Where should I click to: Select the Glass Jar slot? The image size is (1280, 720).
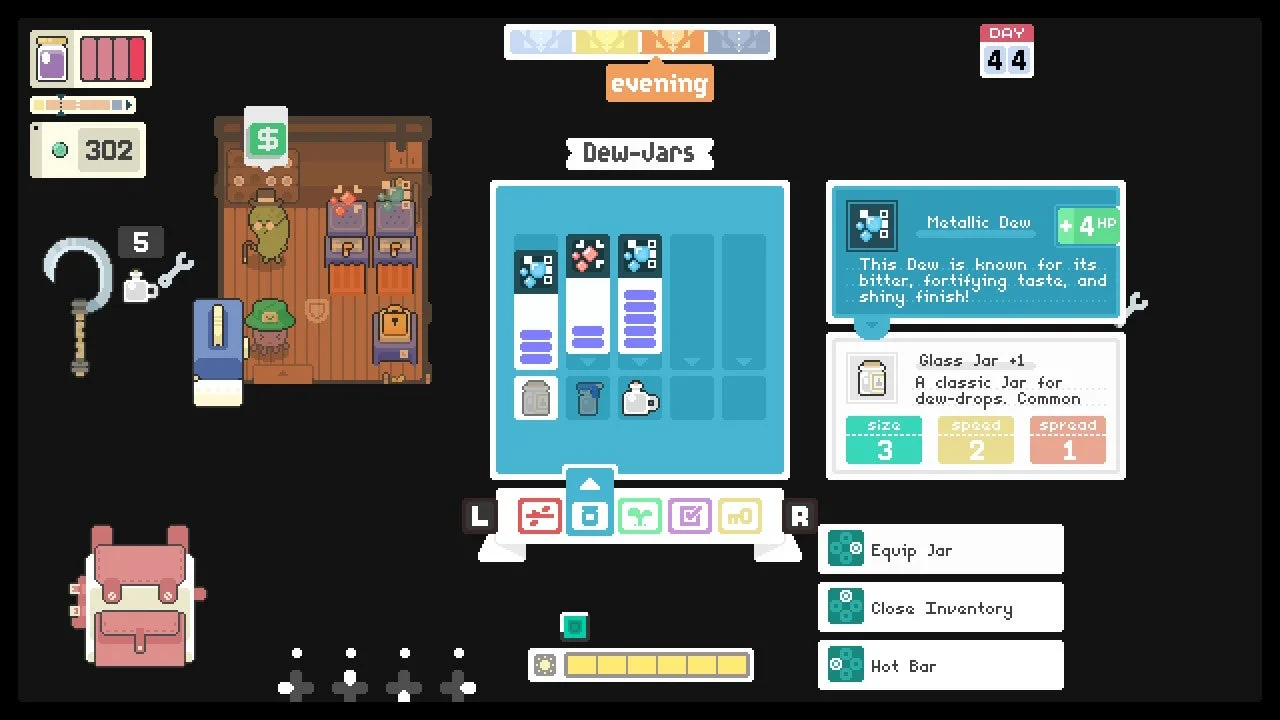(536, 398)
